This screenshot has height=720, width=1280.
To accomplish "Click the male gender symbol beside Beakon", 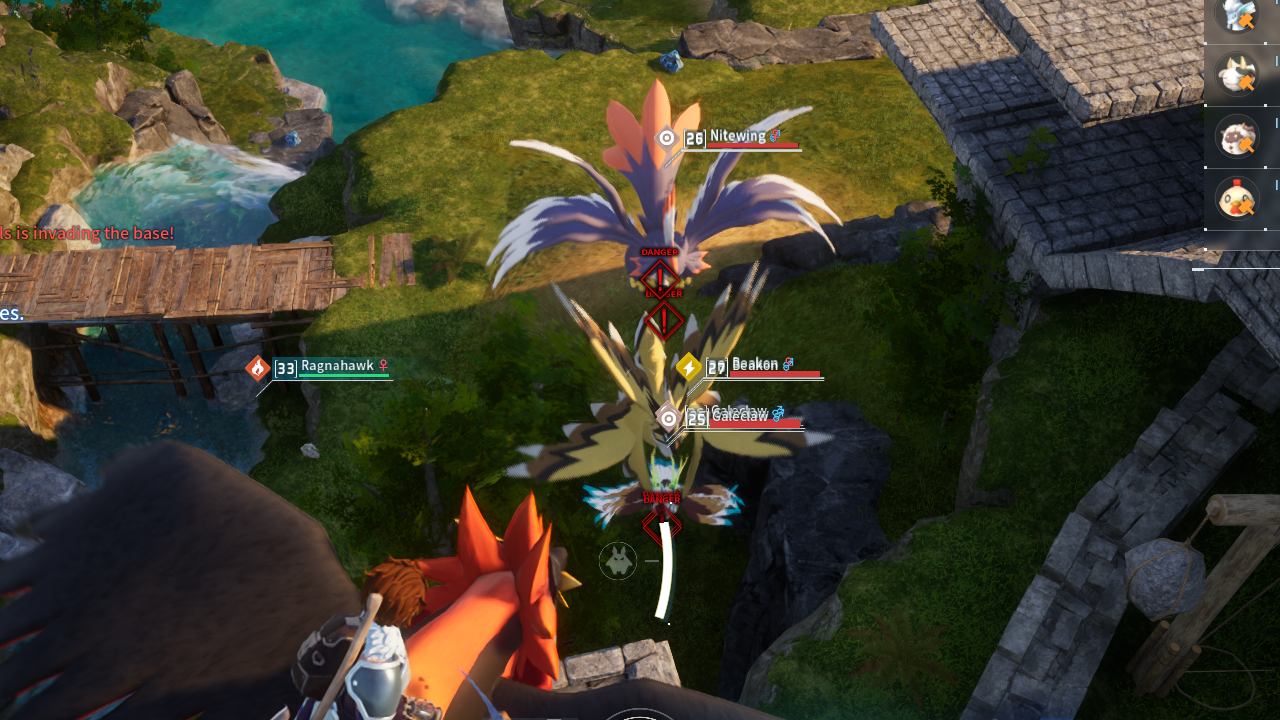I will [789, 364].
